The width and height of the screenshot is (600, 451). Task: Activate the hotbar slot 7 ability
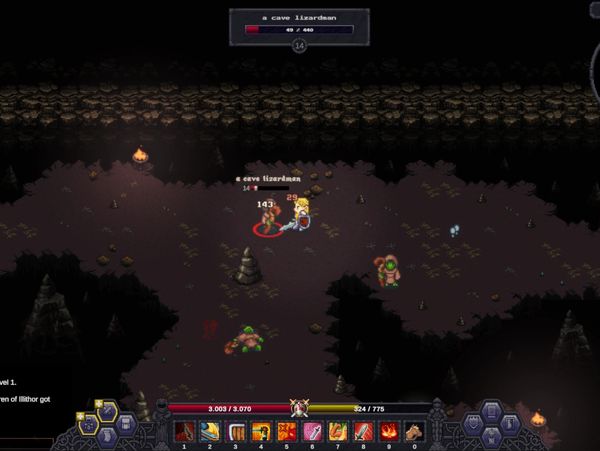click(337, 431)
